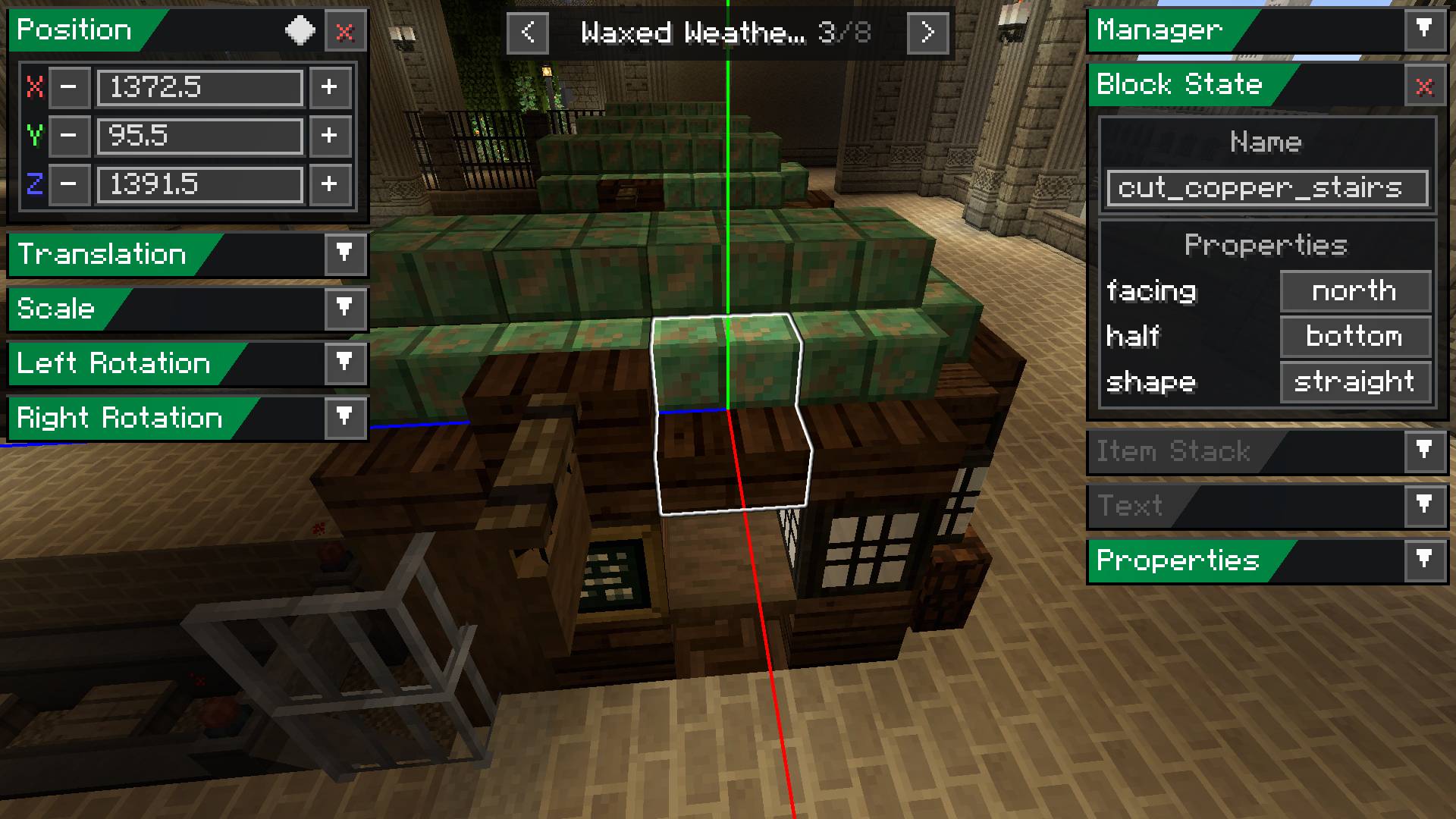Viewport: 1456px width, 819px height.
Task: Select the next entity arrow at top
Action: point(927,33)
